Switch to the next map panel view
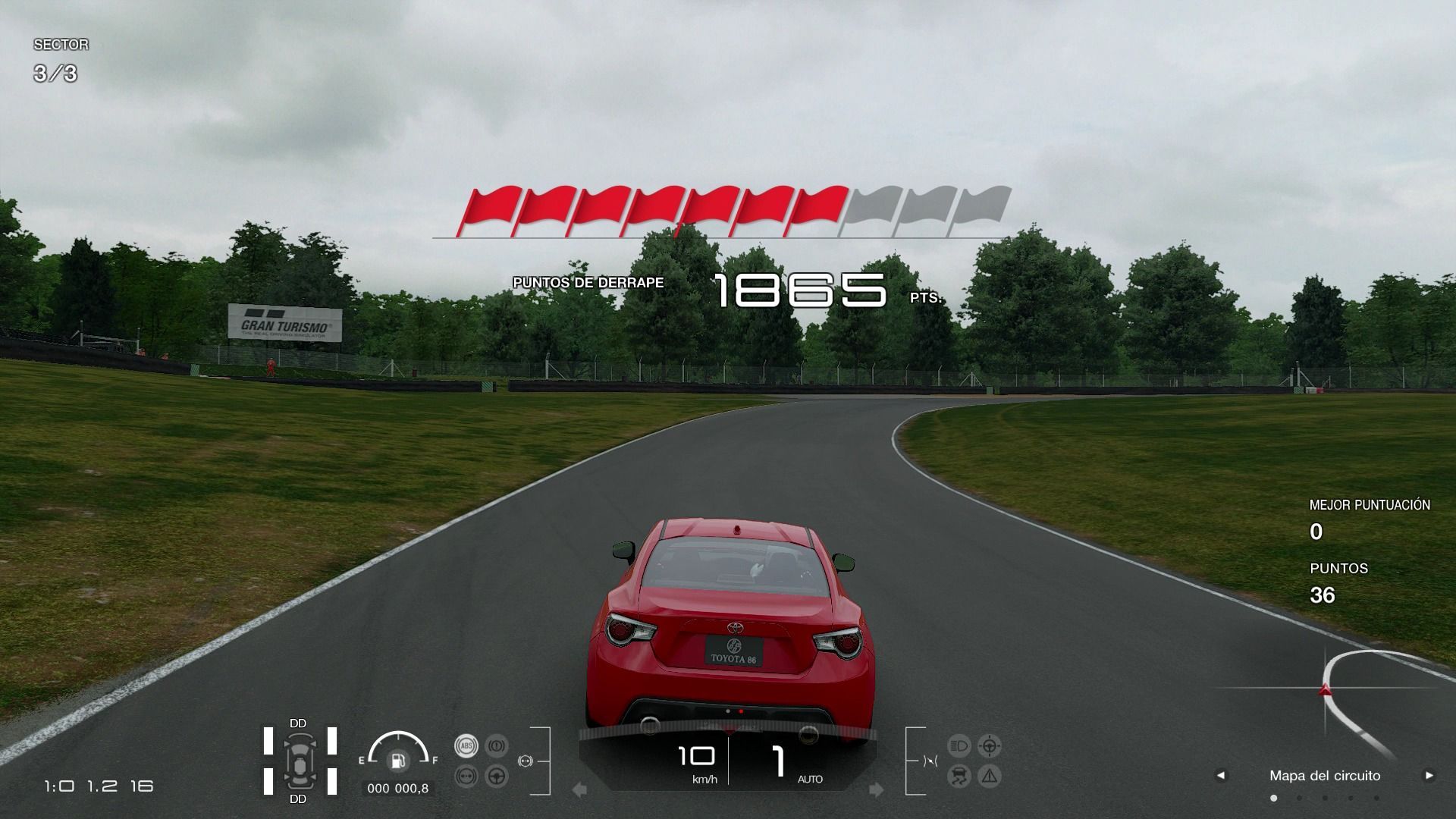Viewport: 1456px width, 819px height. pyautogui.click(x=1429, y=775)
